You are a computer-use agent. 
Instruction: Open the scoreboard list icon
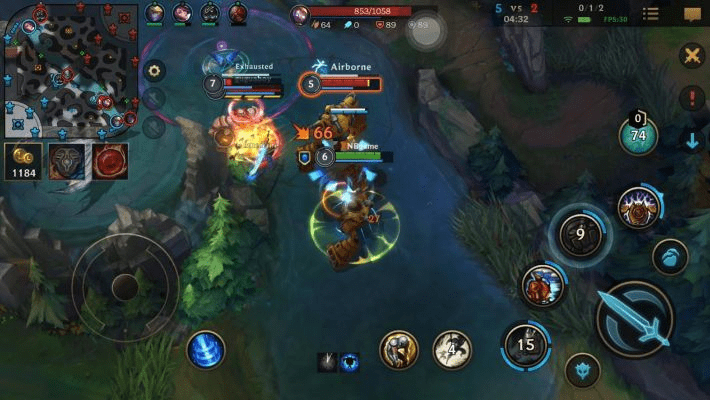pyautogui.click(x=651, y=14)
